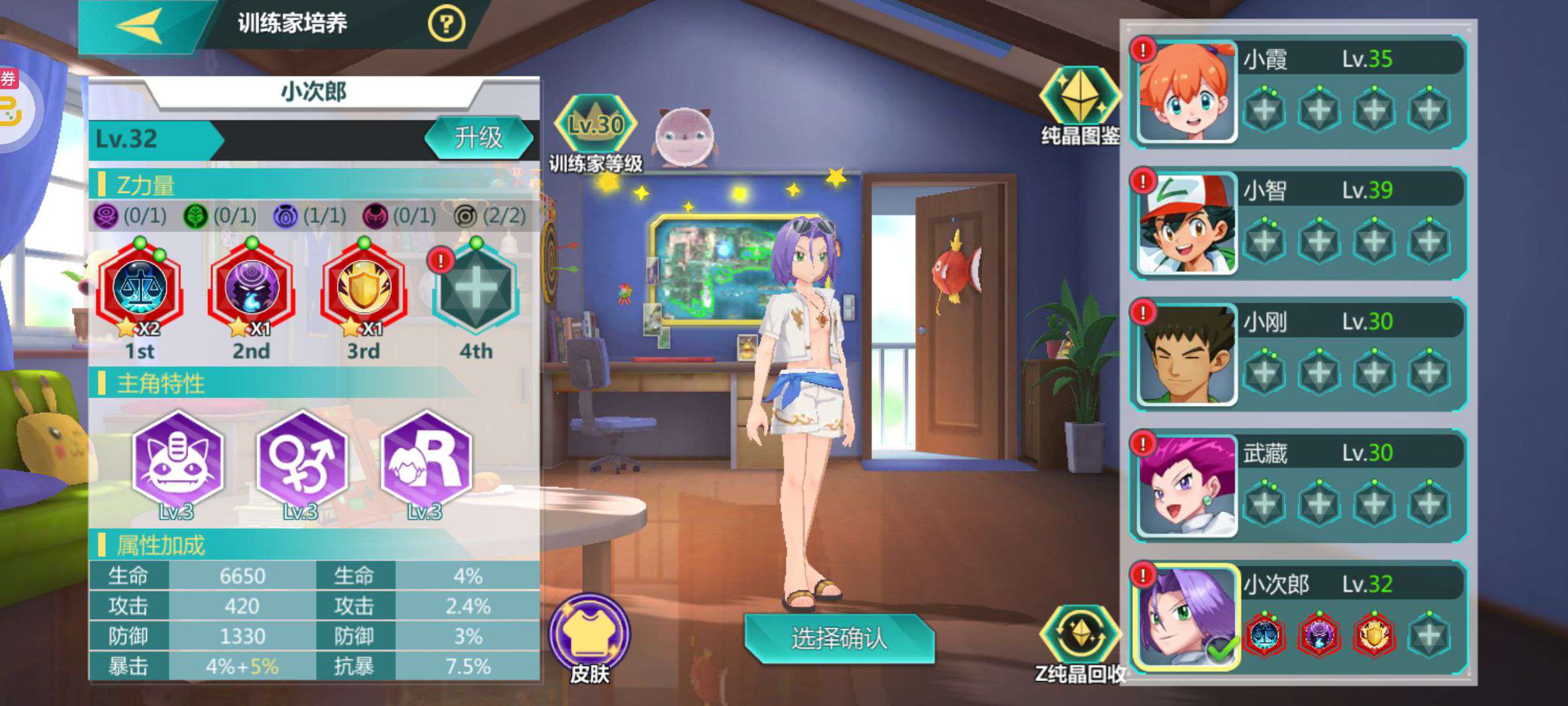Select trainer 小霞 from the list
This screenshot has height=706, width=1568.
(x=1187, y=92)
